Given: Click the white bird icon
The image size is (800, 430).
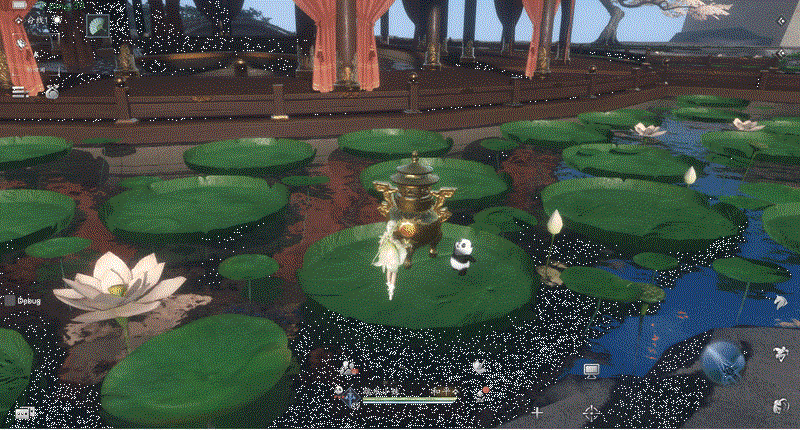Looking at the screenshot, I should point(479,365).
